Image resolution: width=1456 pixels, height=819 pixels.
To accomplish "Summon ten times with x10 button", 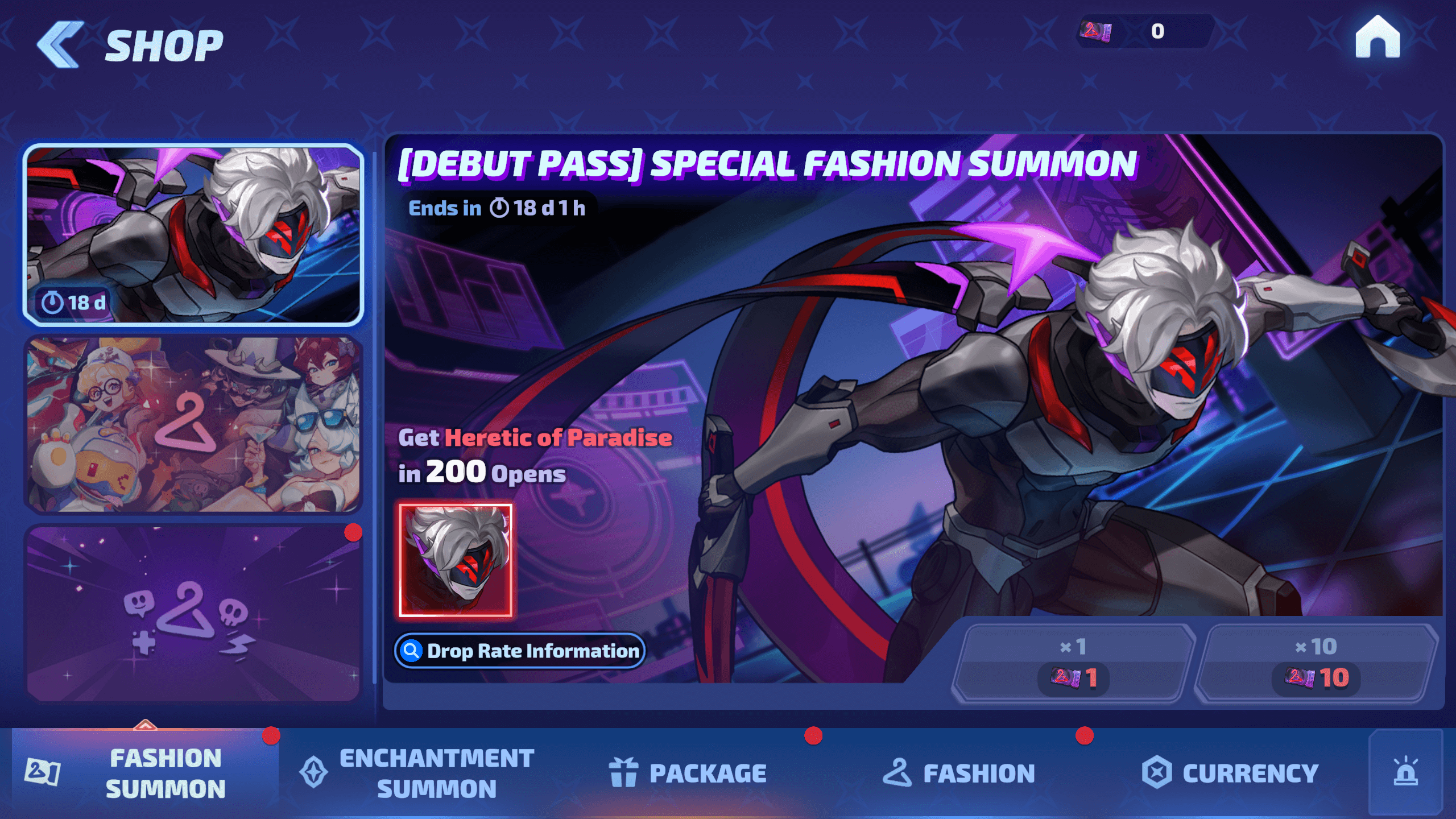I will point(1316,663).
